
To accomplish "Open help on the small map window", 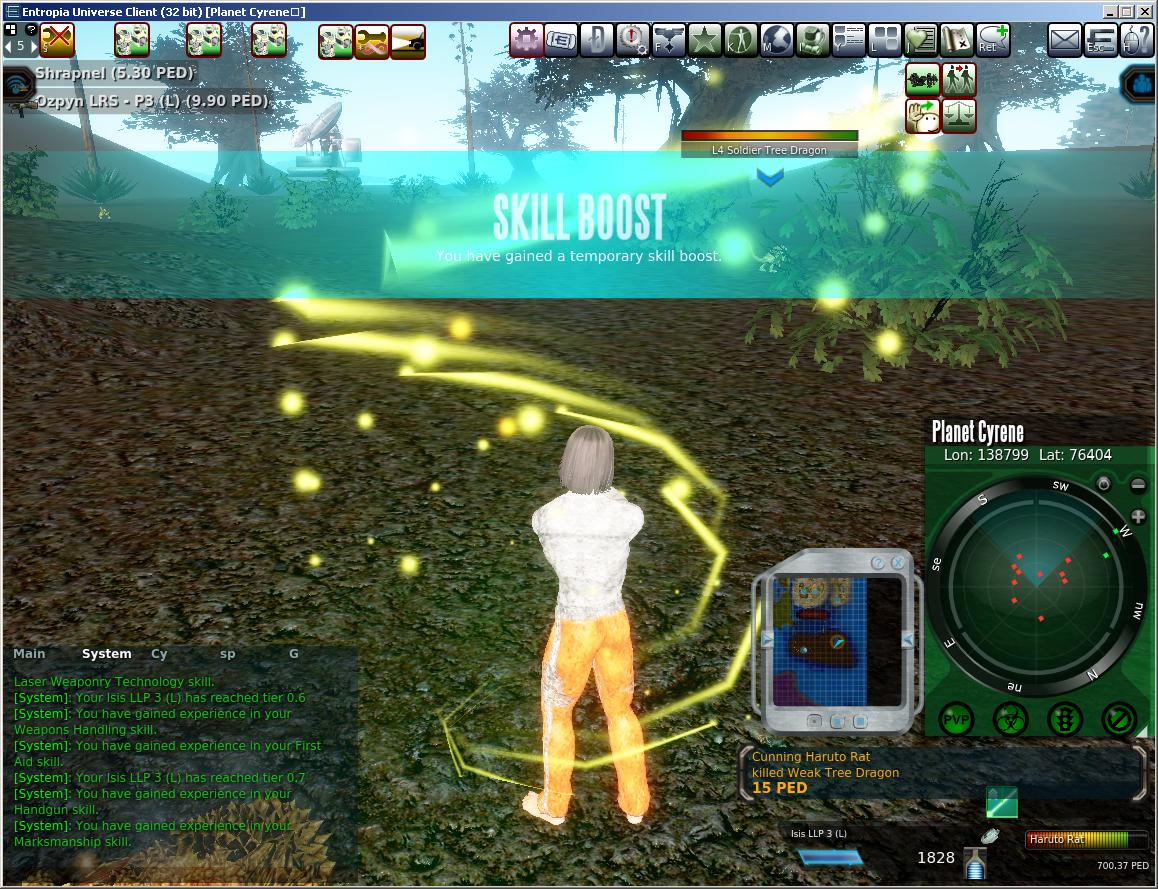I will [x=878, y=563].
